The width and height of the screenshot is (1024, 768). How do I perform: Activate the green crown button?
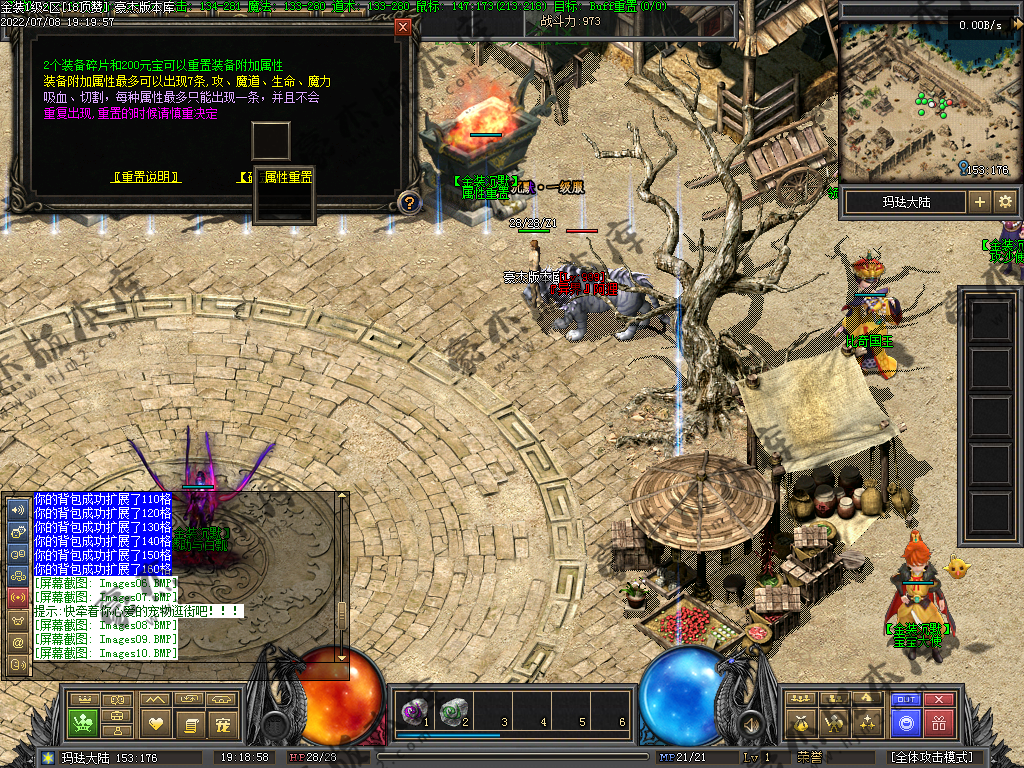coord(83,722)
